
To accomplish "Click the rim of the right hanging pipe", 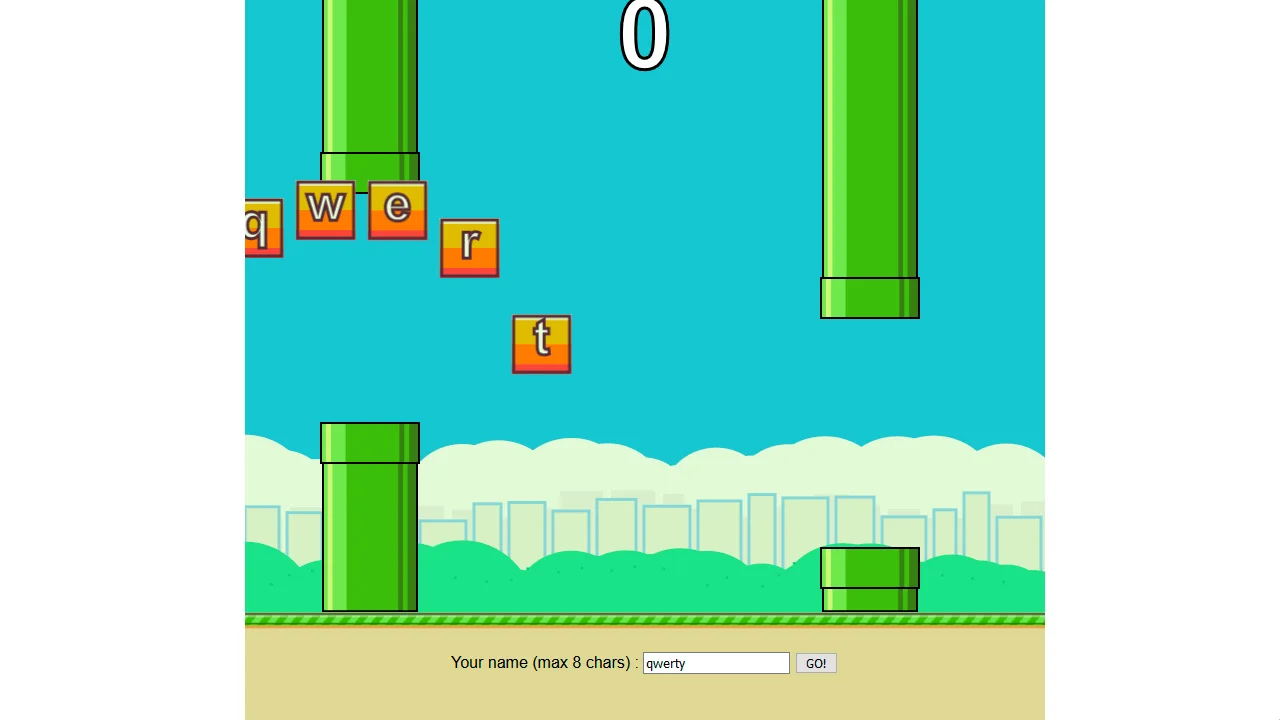I will pos(869,297).
